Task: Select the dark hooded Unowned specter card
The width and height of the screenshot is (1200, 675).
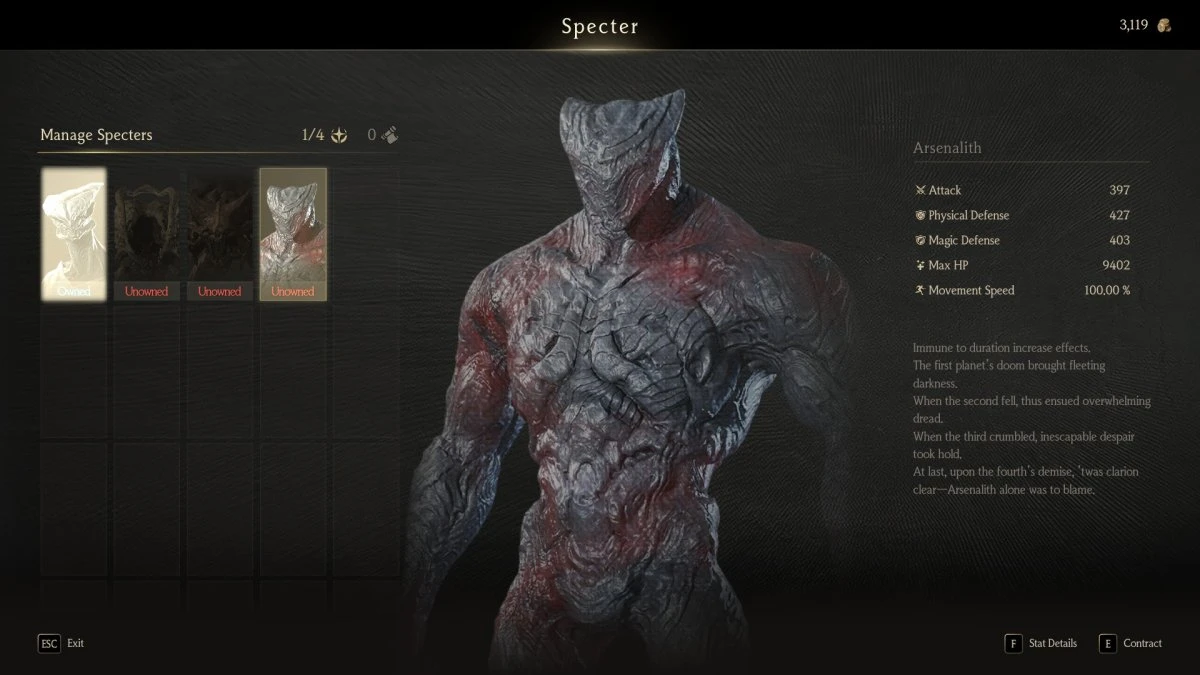Action: click(146, 234)
